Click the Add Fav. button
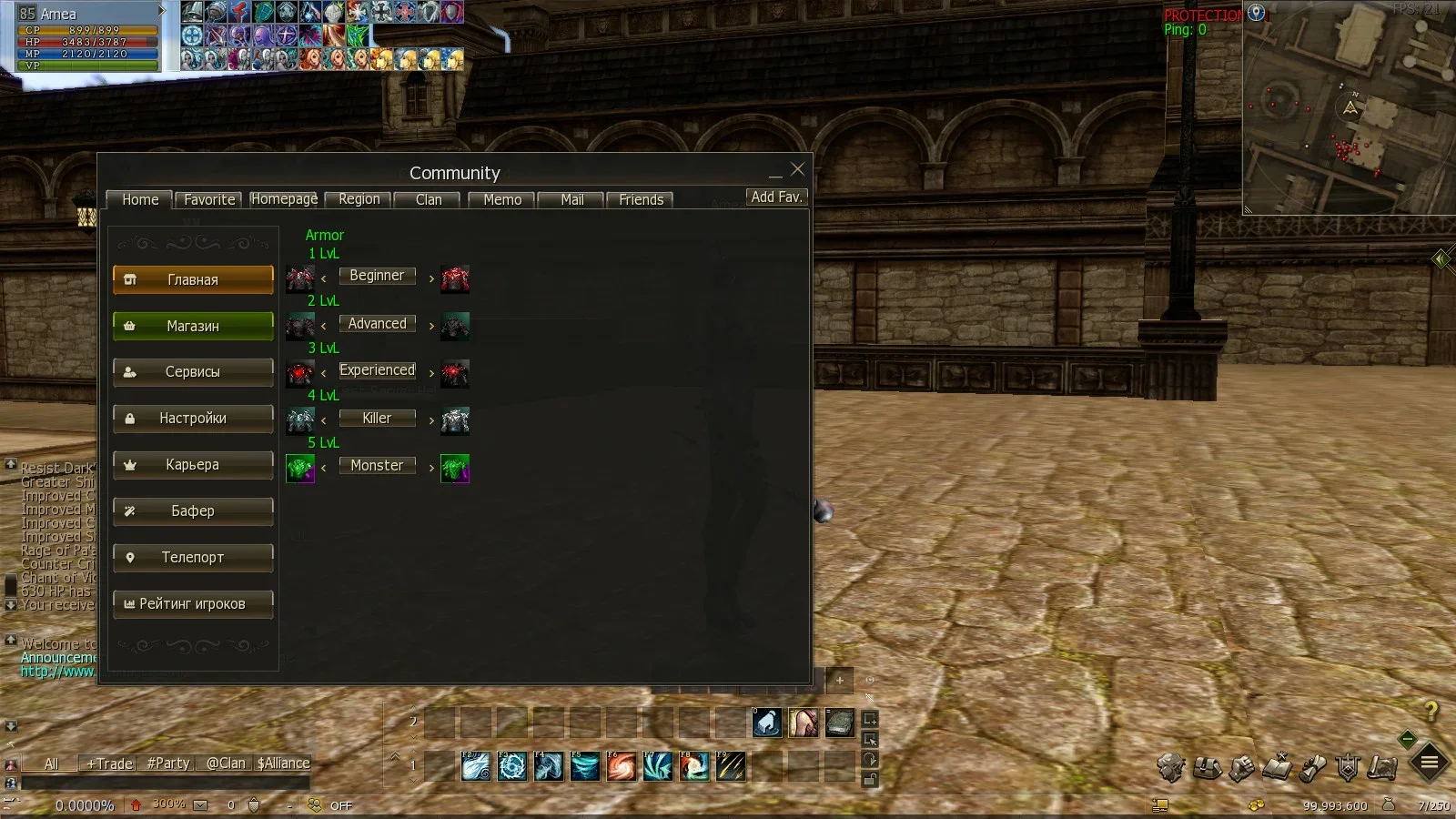Viewport: 1456px width, 819px height. [x=776, y=197]
